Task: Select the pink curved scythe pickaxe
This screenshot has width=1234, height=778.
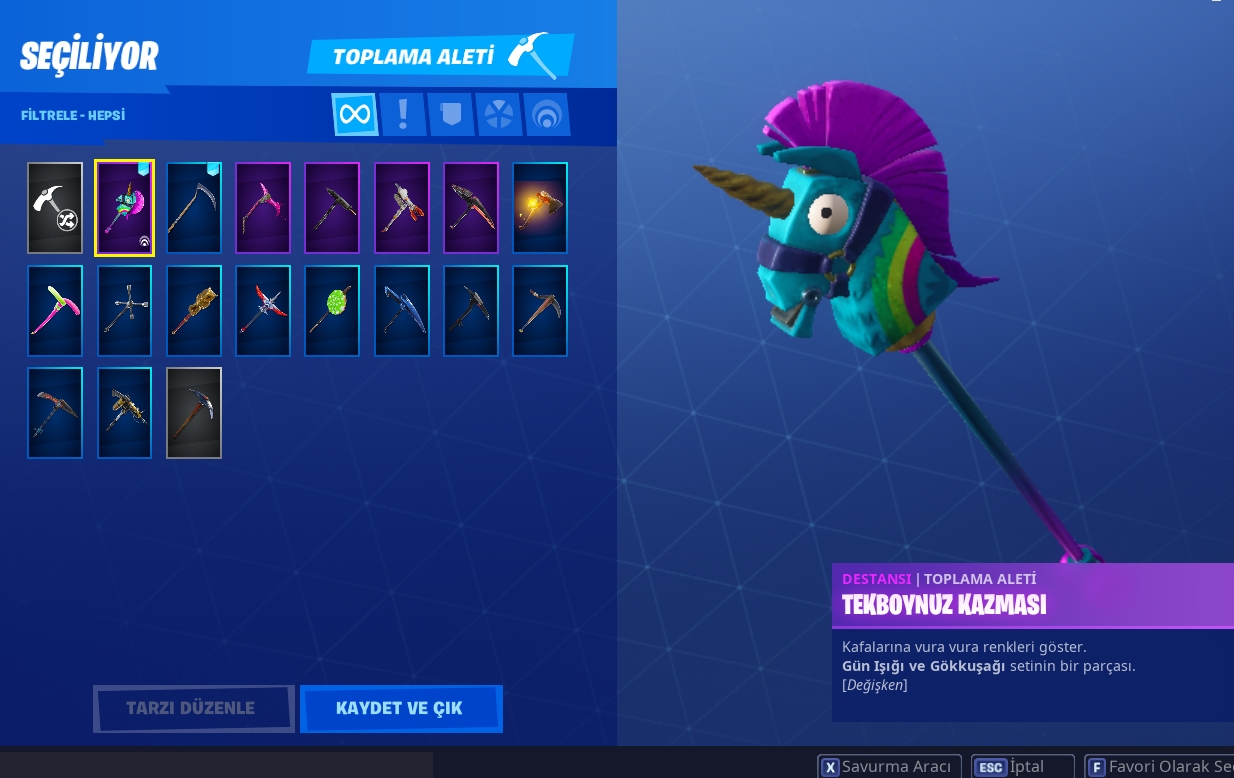Action: pyautogui.click(x=263, y=208)
